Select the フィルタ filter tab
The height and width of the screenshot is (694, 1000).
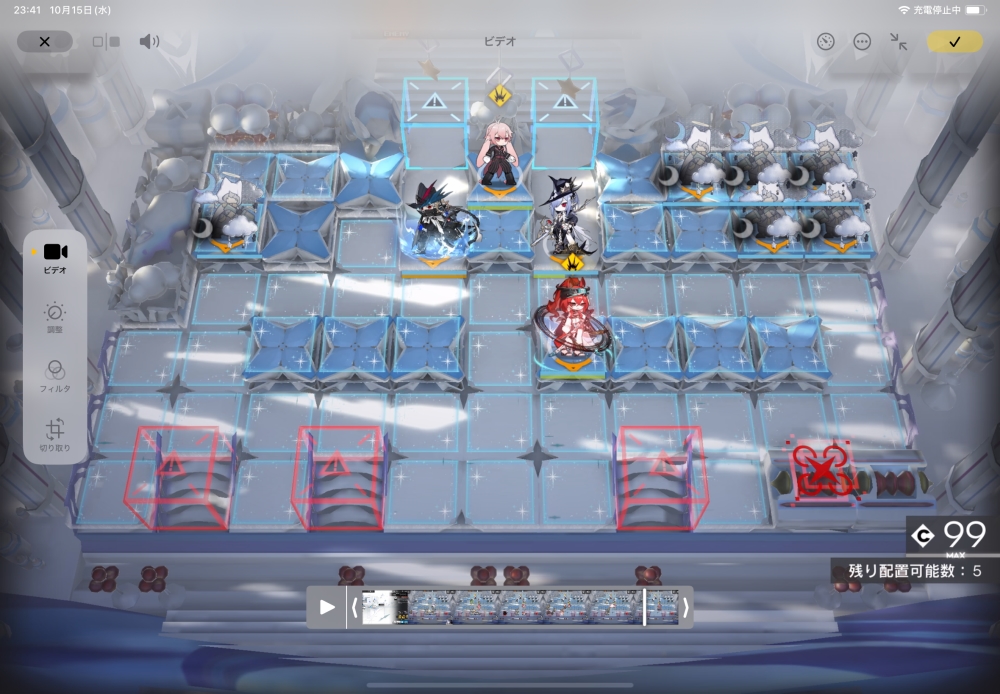point(55,376)
